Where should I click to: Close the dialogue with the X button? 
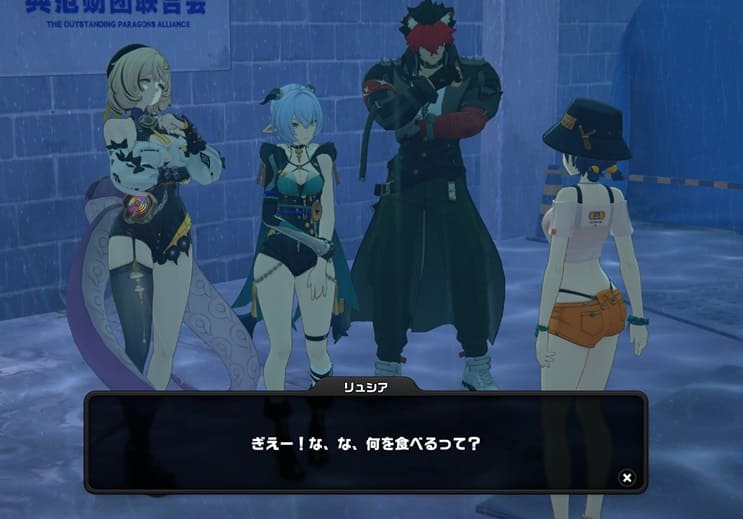coord(627,477)
